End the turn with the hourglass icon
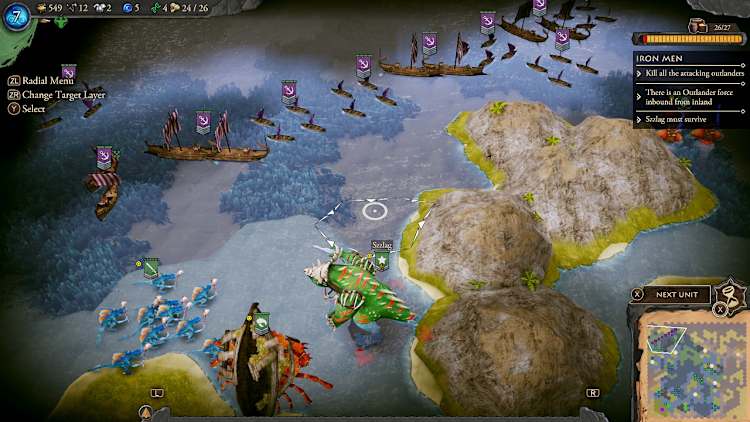Image resolution: width=750 pixels, height=422 pixels. 734,295
